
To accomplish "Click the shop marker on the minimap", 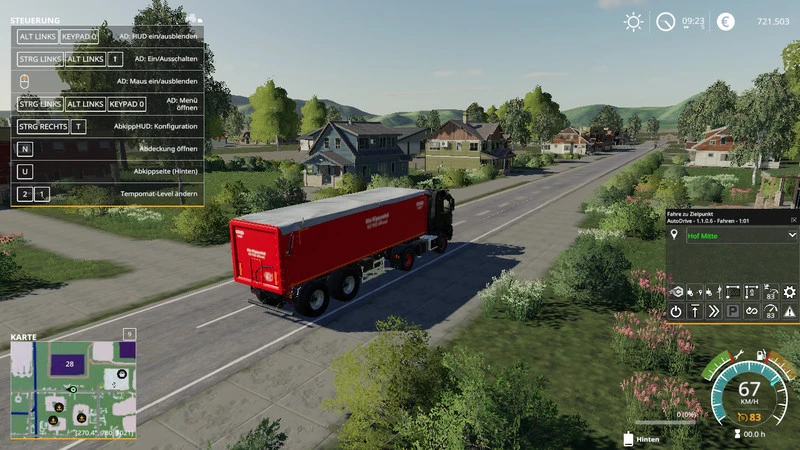I will coord(121,373).
